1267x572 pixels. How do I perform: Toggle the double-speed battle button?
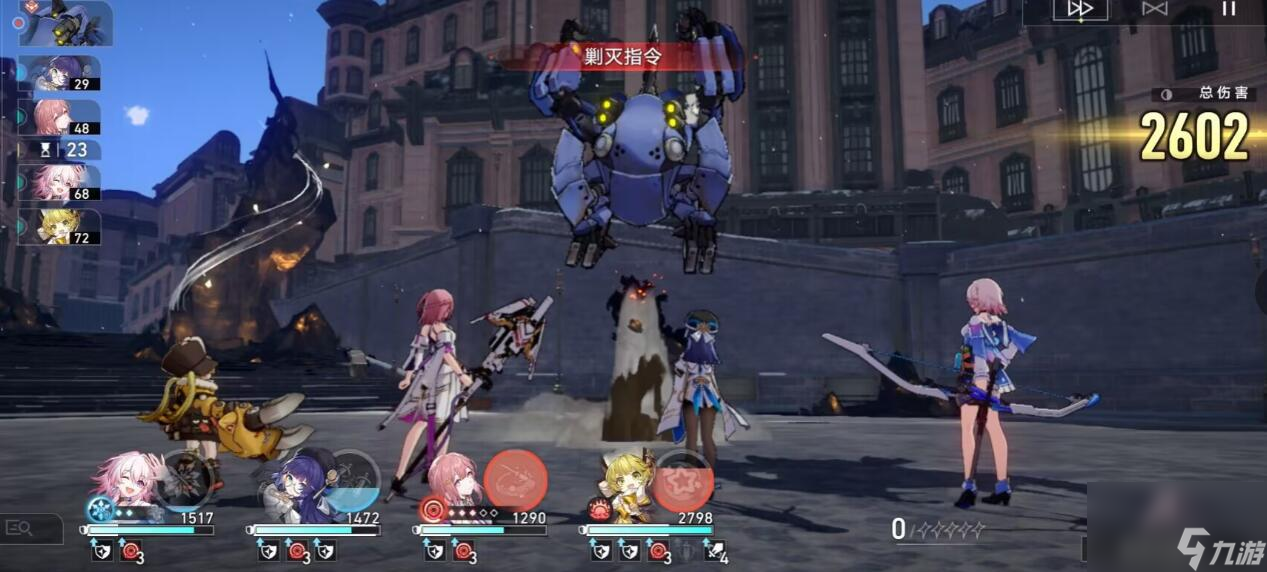[1080, 9]
